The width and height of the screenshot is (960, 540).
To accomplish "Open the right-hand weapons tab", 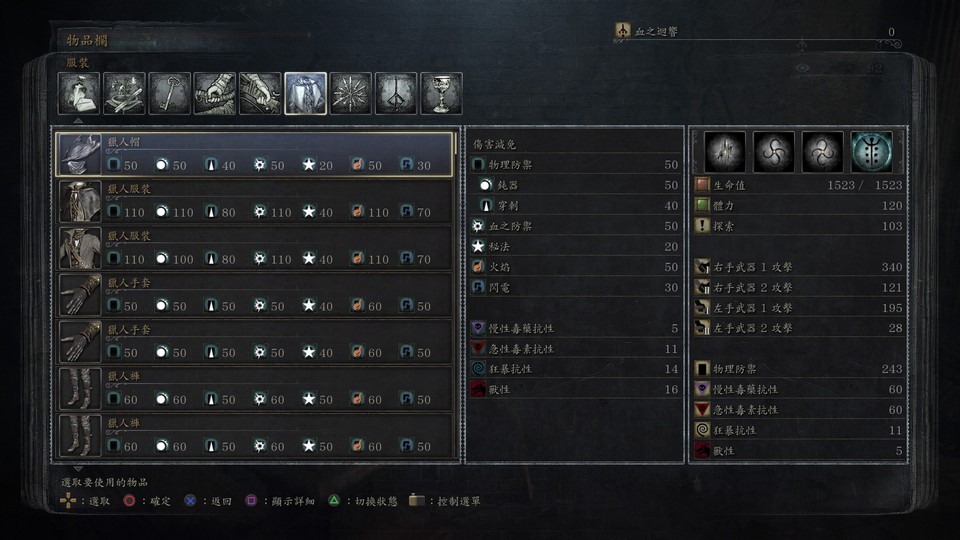I will [x=215, y=93].
